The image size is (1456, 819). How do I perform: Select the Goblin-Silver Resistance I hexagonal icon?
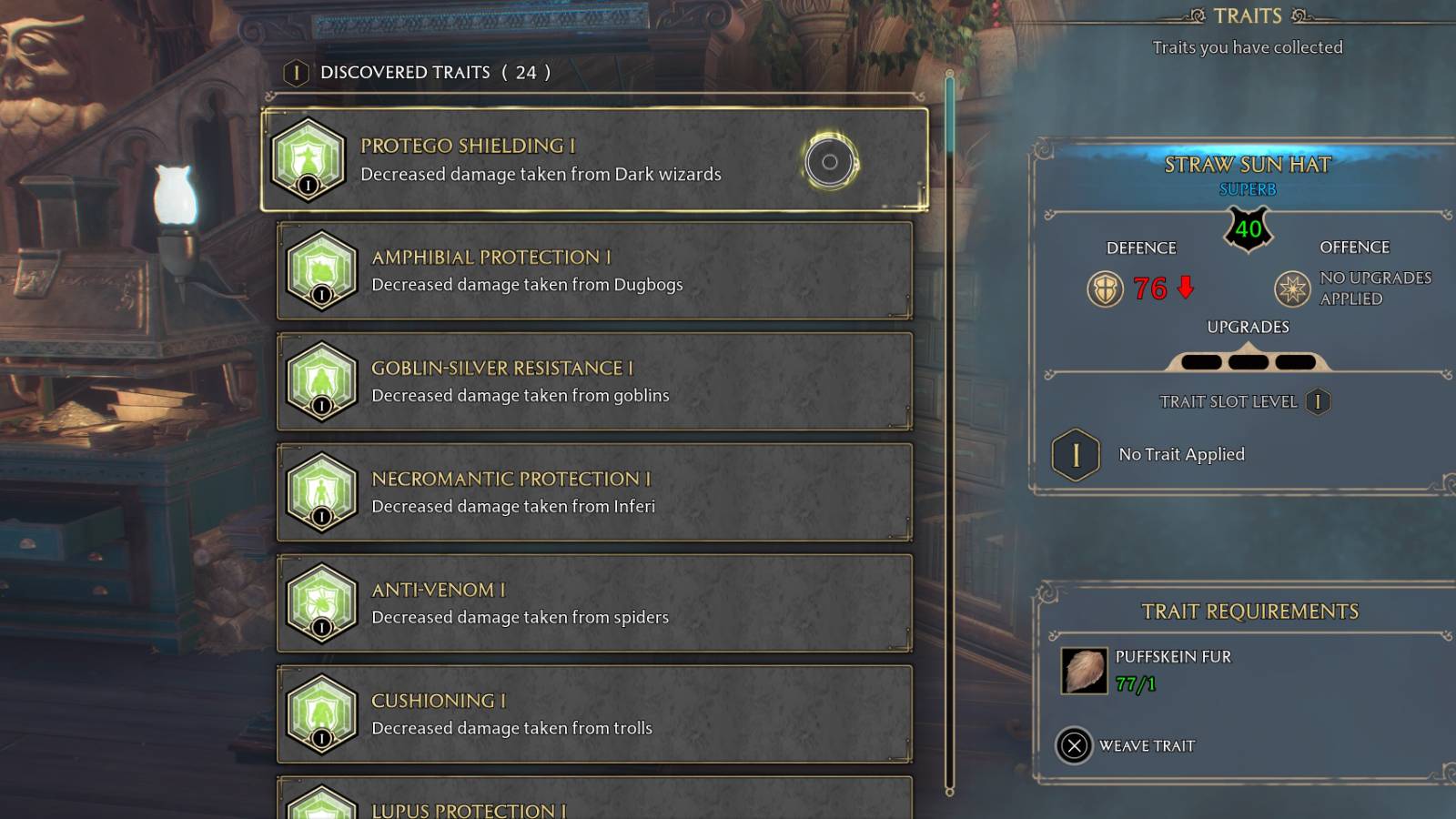tap(320, 381)
